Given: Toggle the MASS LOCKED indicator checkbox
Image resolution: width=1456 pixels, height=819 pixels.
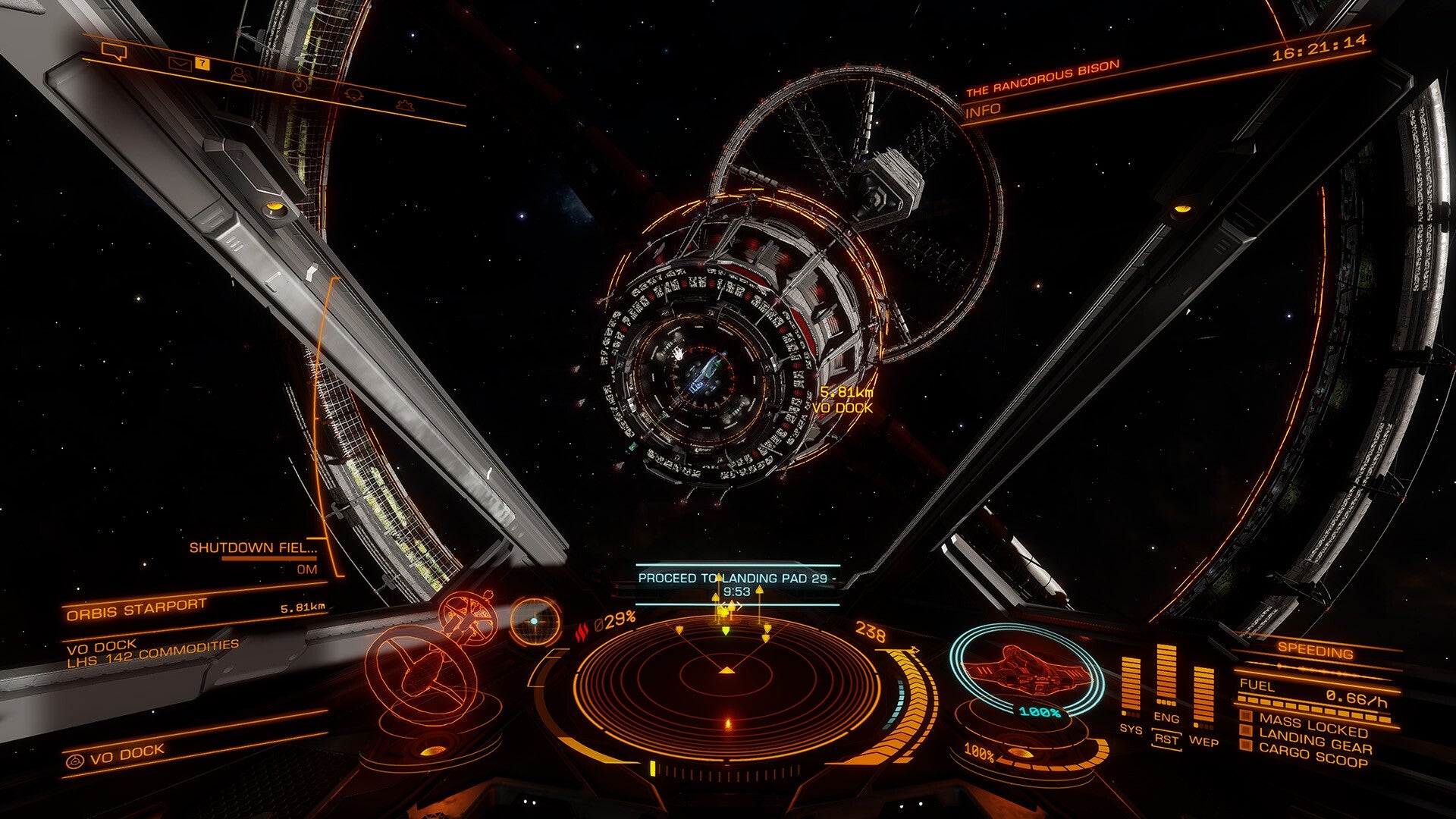Looking at the screenshot, I should tap(1245, 716).
